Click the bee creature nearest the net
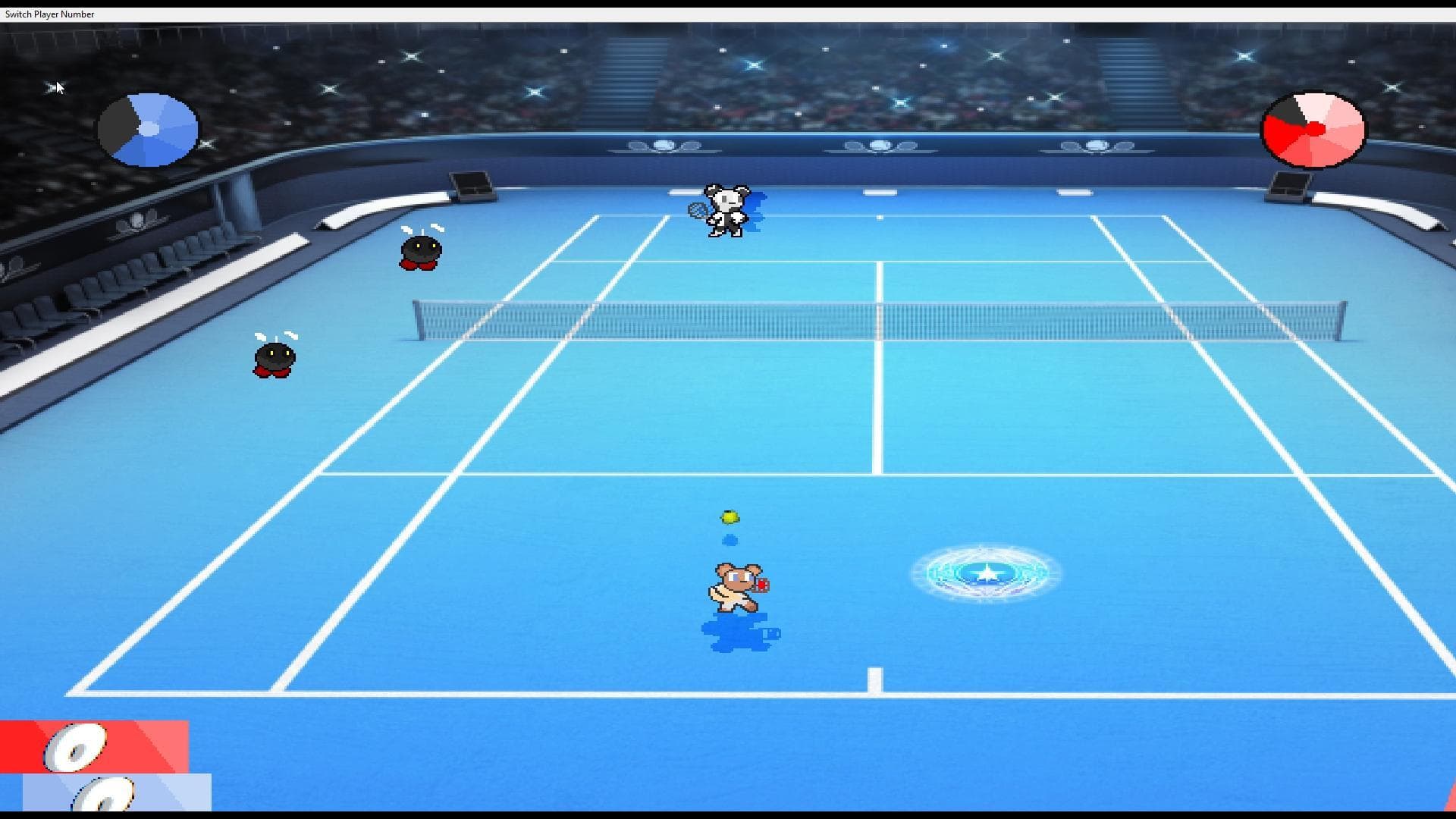Screen dimensions: 1456x819 pos(419,250)
